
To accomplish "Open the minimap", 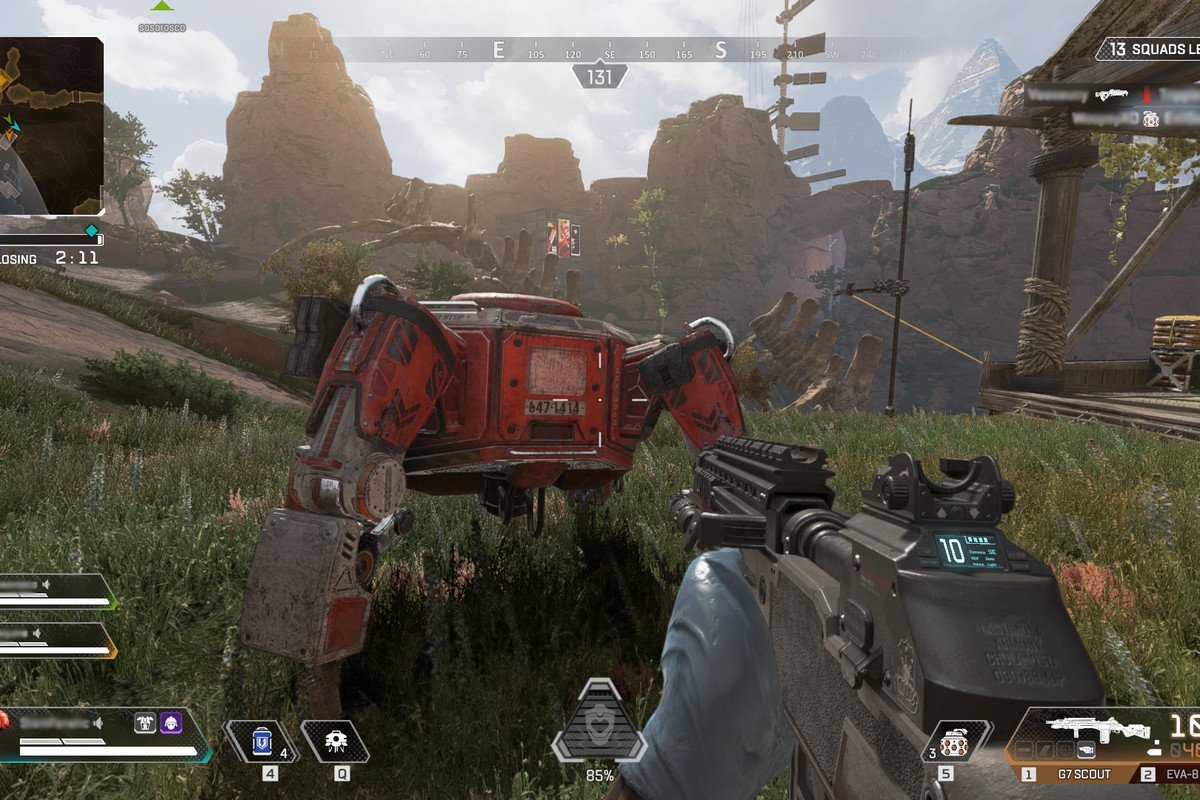I will coord(50,125).
